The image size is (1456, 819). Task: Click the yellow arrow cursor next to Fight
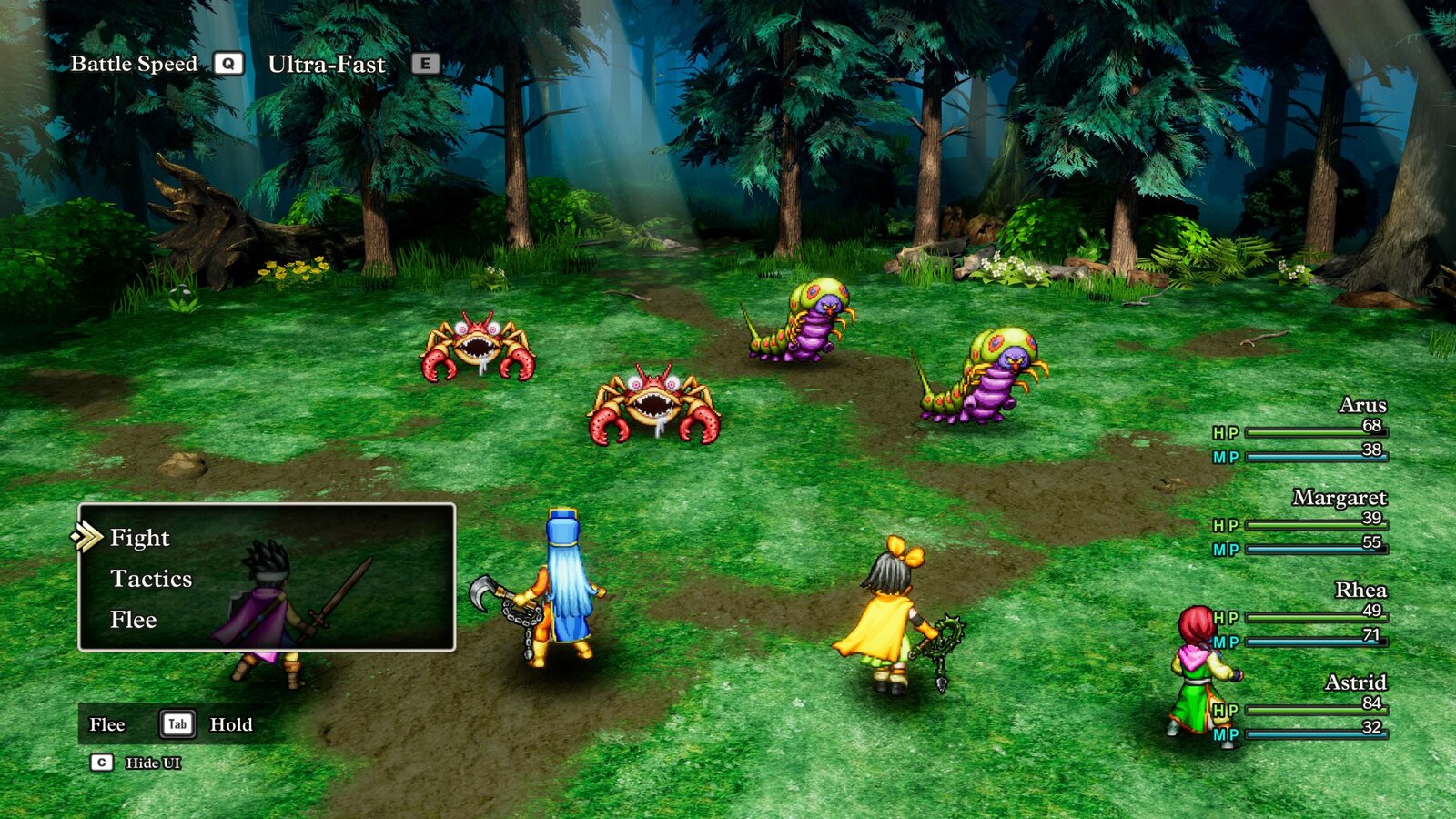(88, 537)
